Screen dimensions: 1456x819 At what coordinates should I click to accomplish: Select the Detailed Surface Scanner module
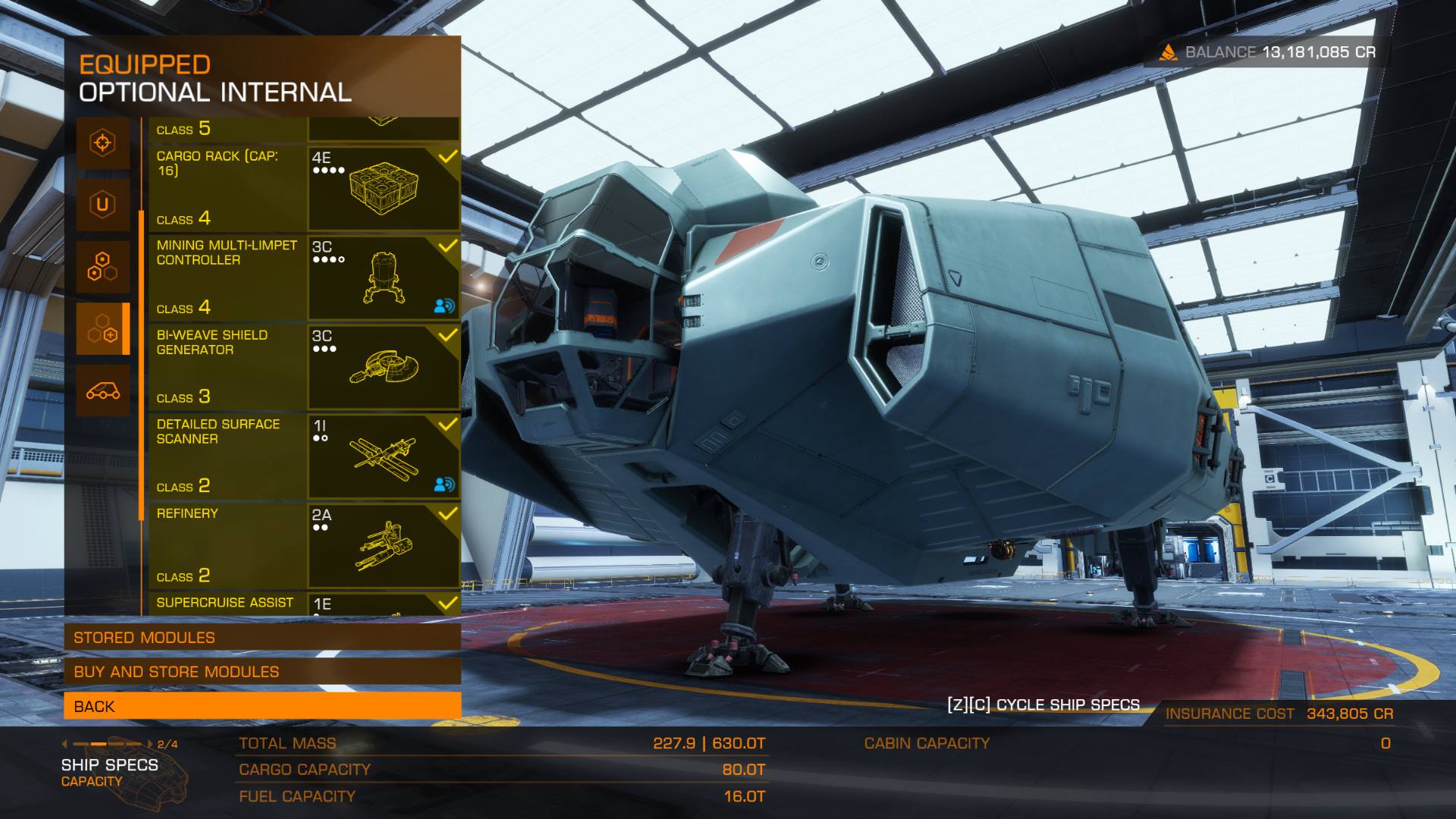[x=303, y=457]
